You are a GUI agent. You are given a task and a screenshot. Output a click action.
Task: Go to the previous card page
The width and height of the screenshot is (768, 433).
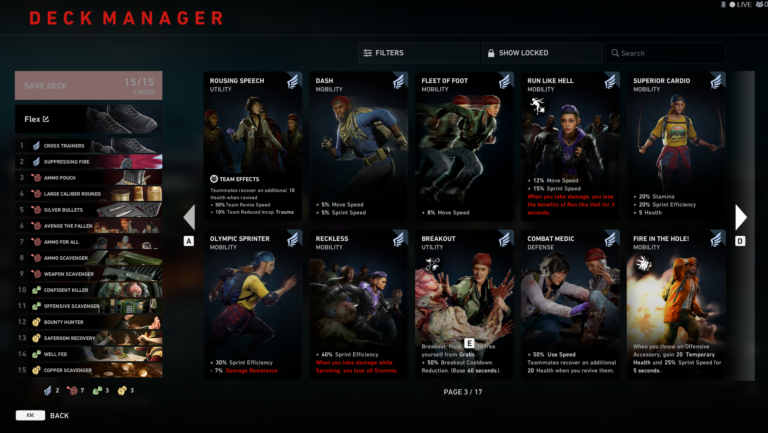[189, 217]
